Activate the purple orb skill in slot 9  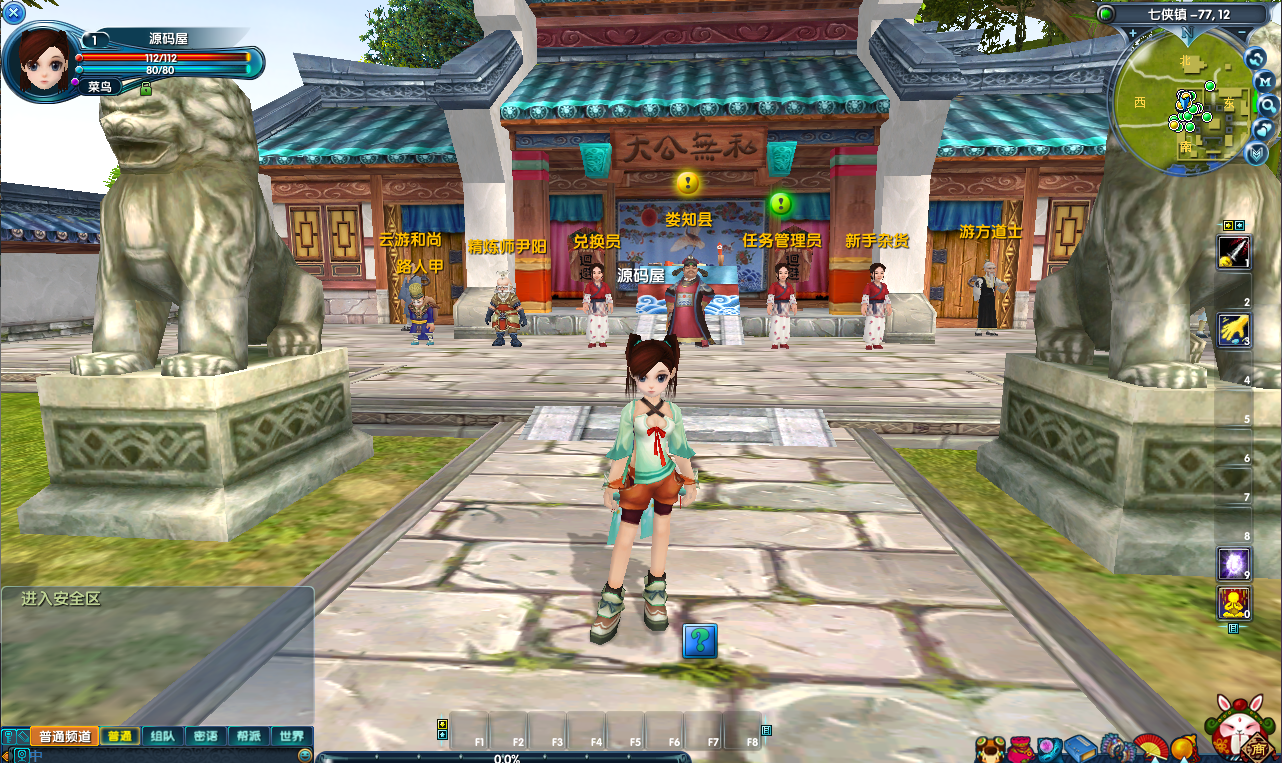click(x=1232, y=563)
